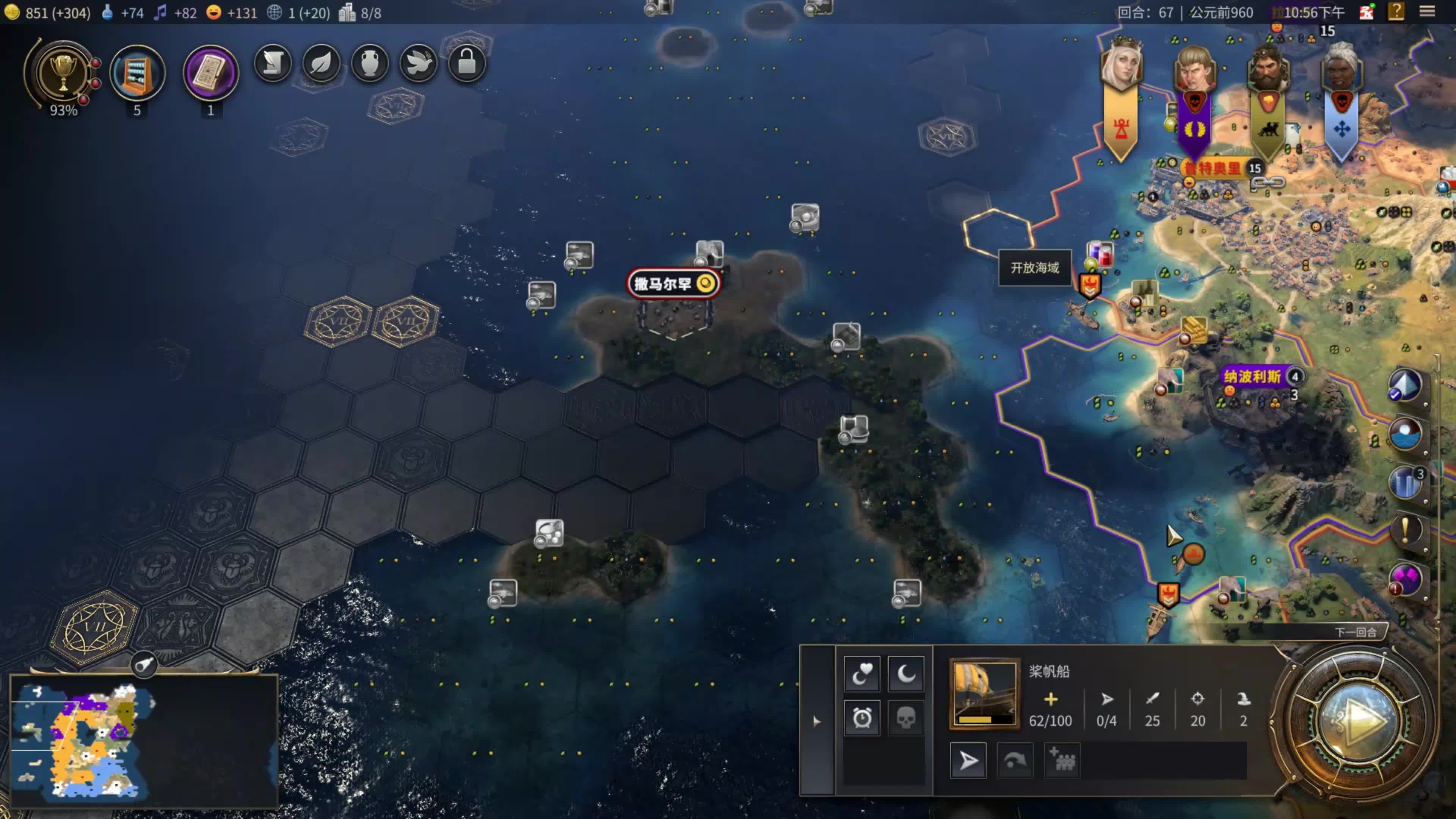The height and width of the screenshot is (819, 1456).
Task: Click the minimap
Action: 144,741
